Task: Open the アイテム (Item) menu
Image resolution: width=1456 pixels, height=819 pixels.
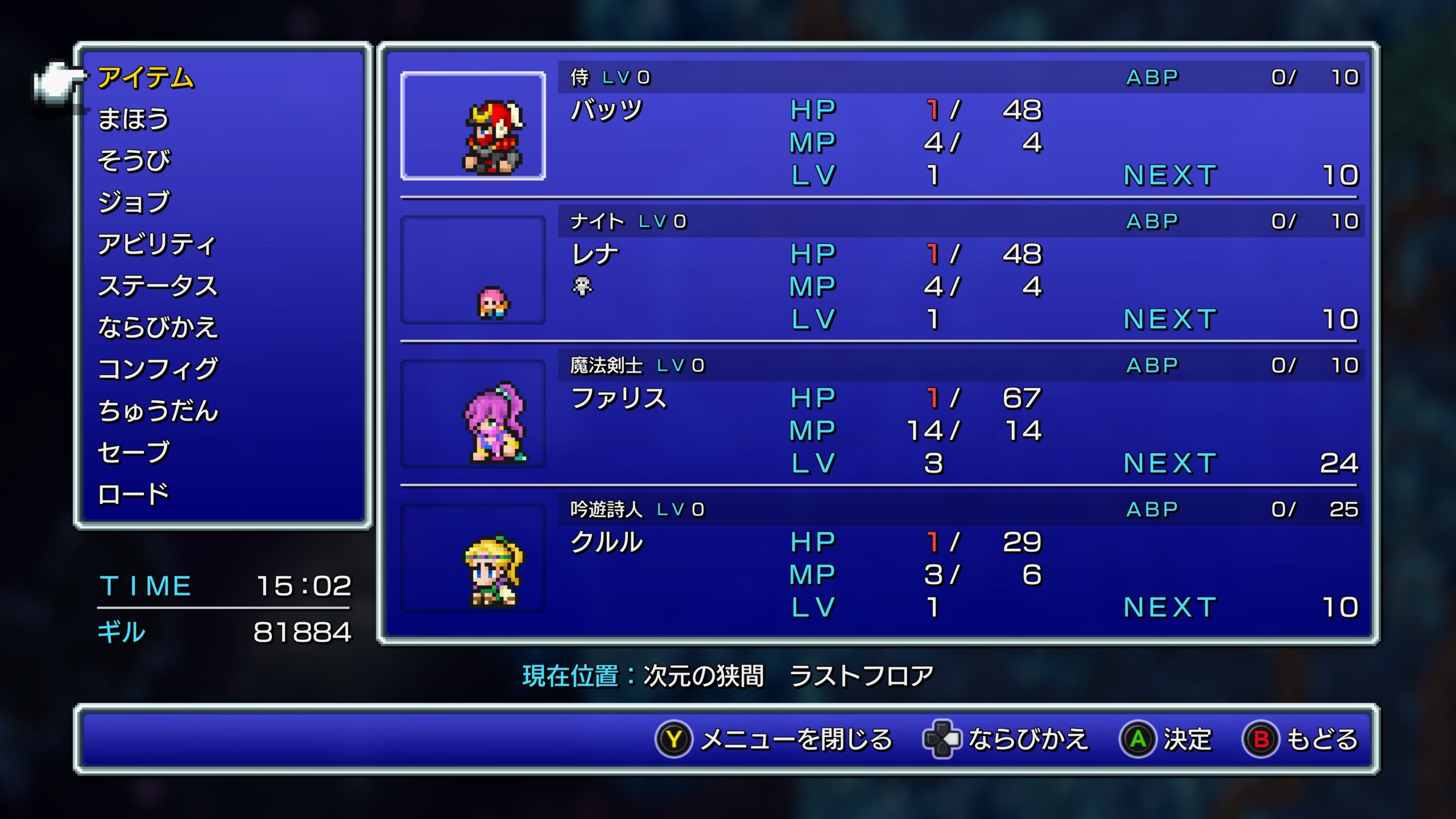Action: pyautogui.click(x=146, y=78)
